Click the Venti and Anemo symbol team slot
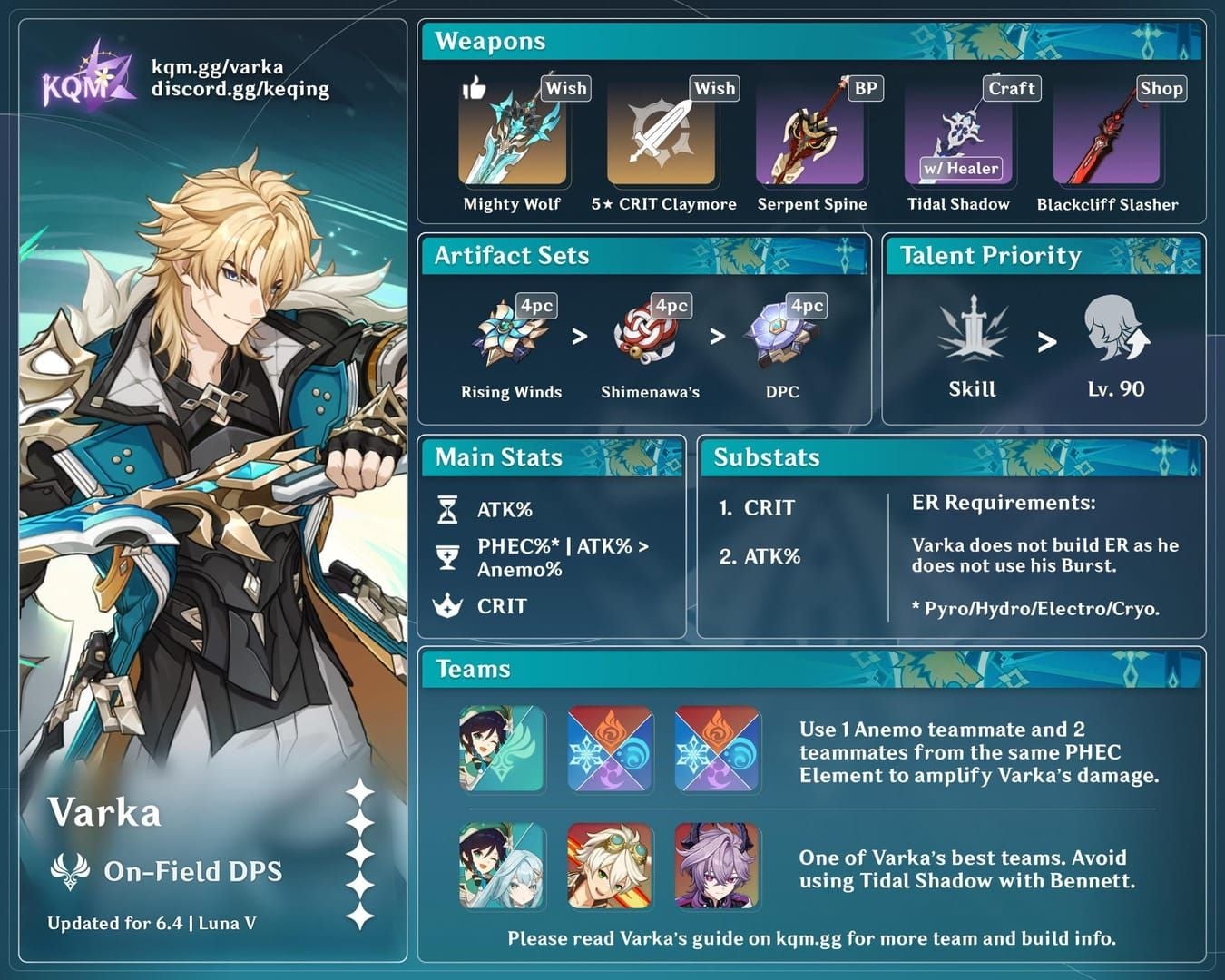Screen dimensions: 1225x980 [502, 750]
